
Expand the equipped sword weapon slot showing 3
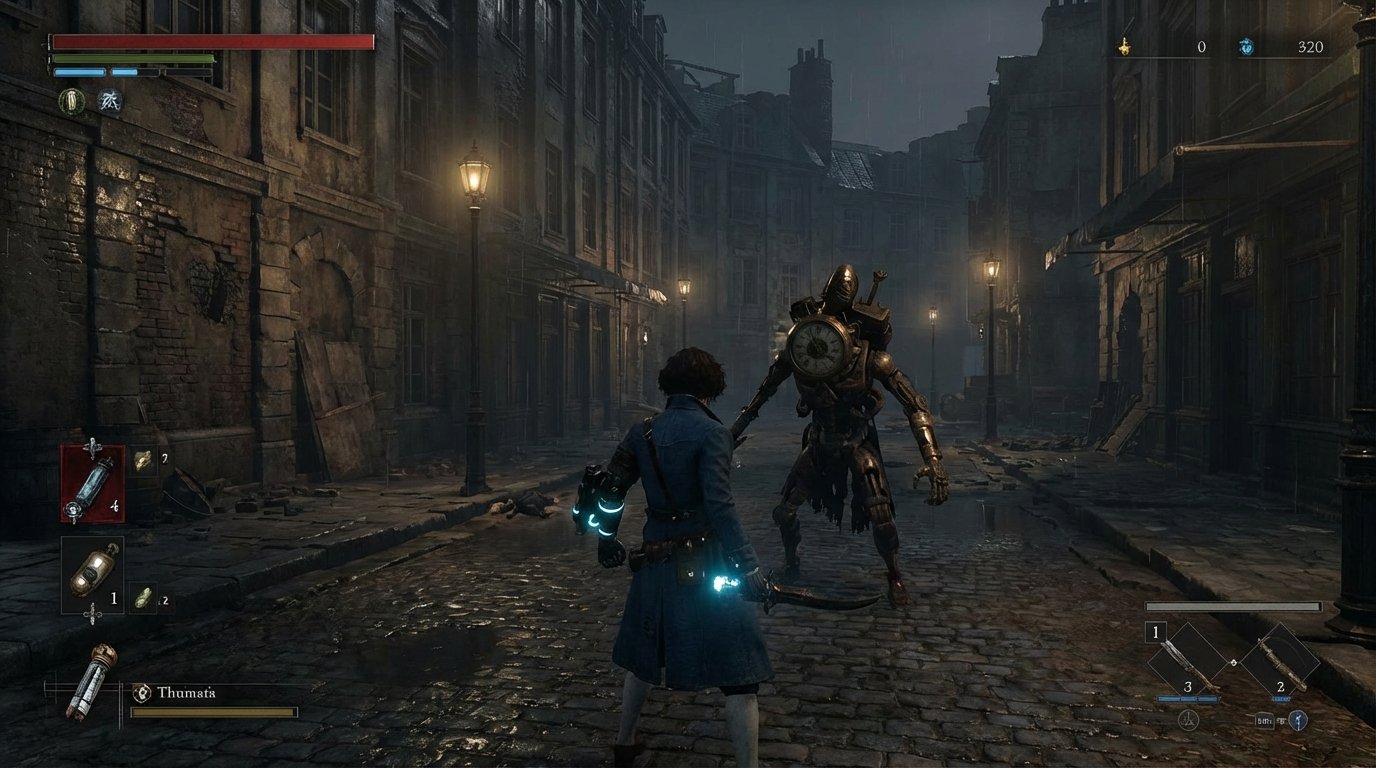[x=1187, y=660]
